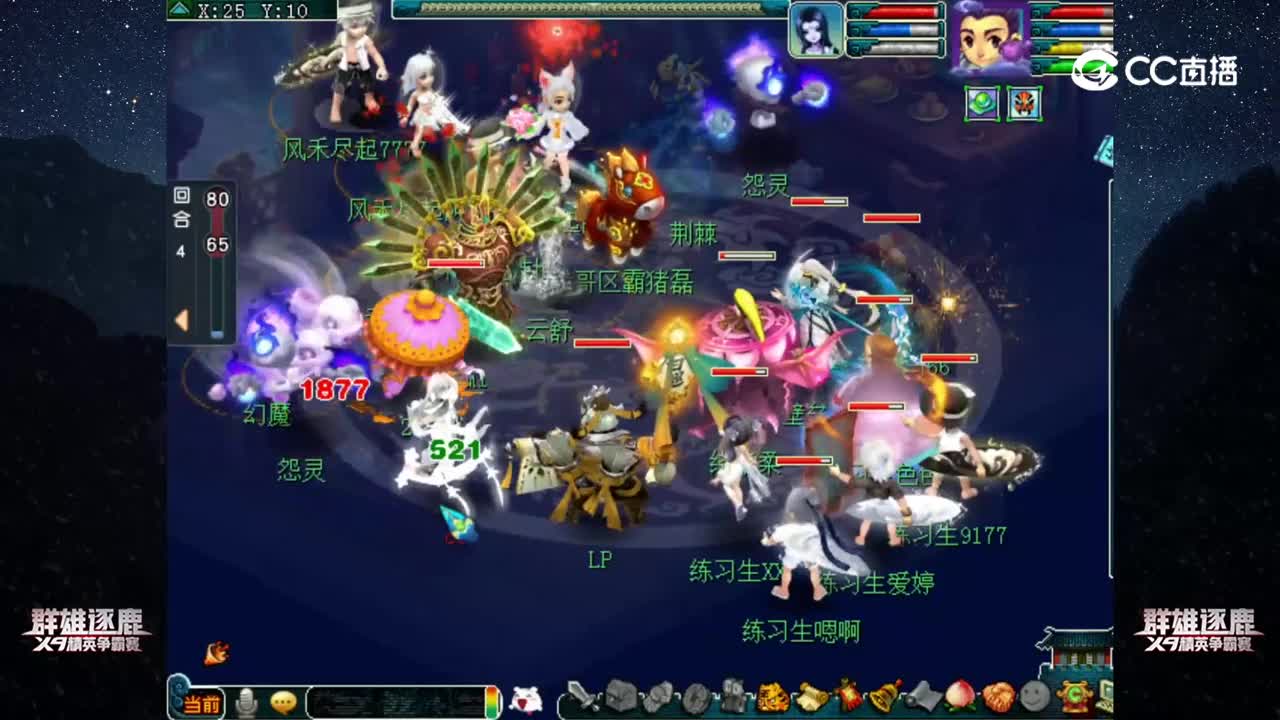Click the green orb icon below the portrait
Image resolution: width=1280 pixels, height=720 pixels.
tap(984, 103)
